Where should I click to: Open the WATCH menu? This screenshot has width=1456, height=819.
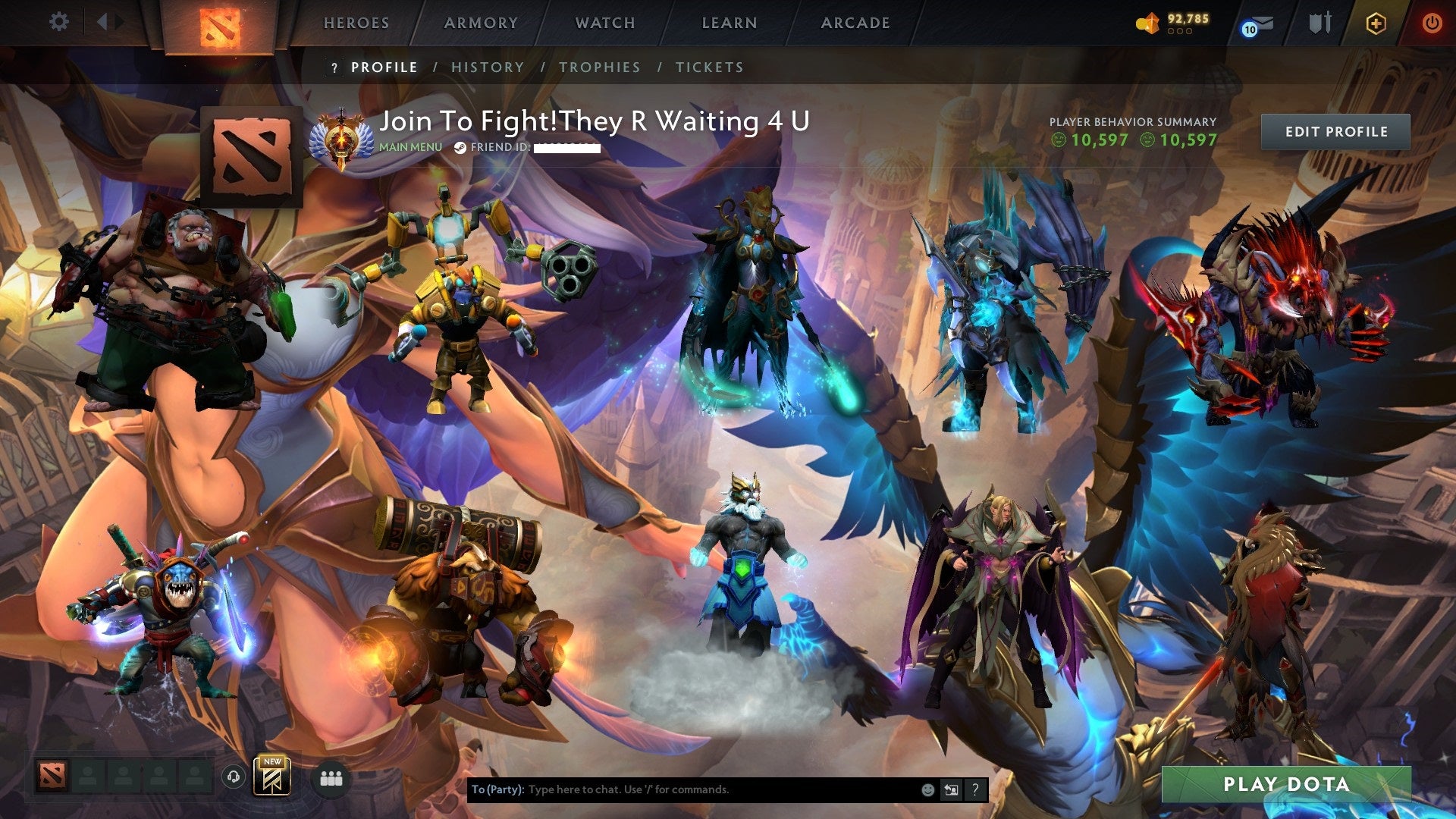[604, 23]
